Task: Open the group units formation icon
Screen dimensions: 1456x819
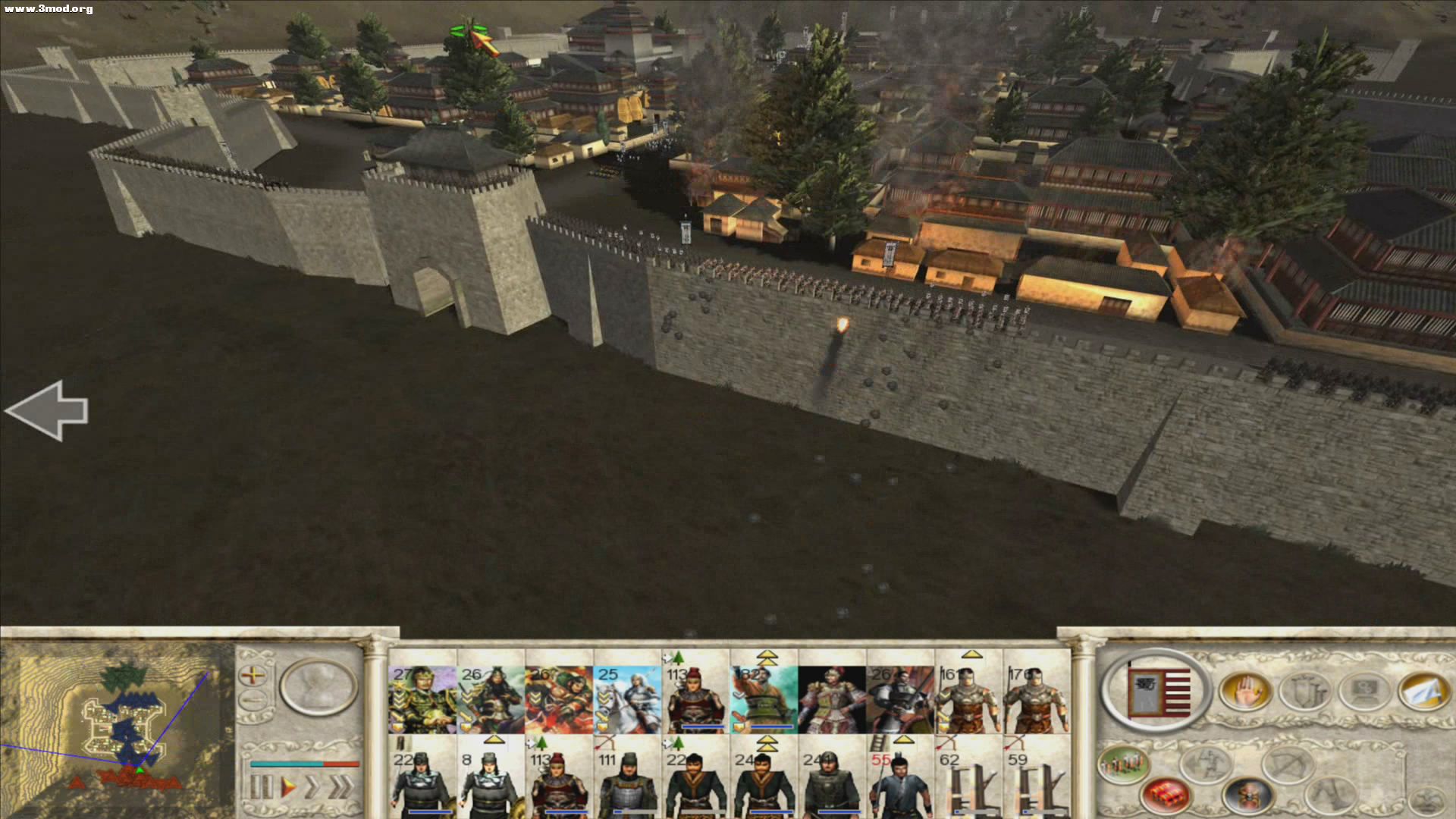Action: (x=1123, y=764)
